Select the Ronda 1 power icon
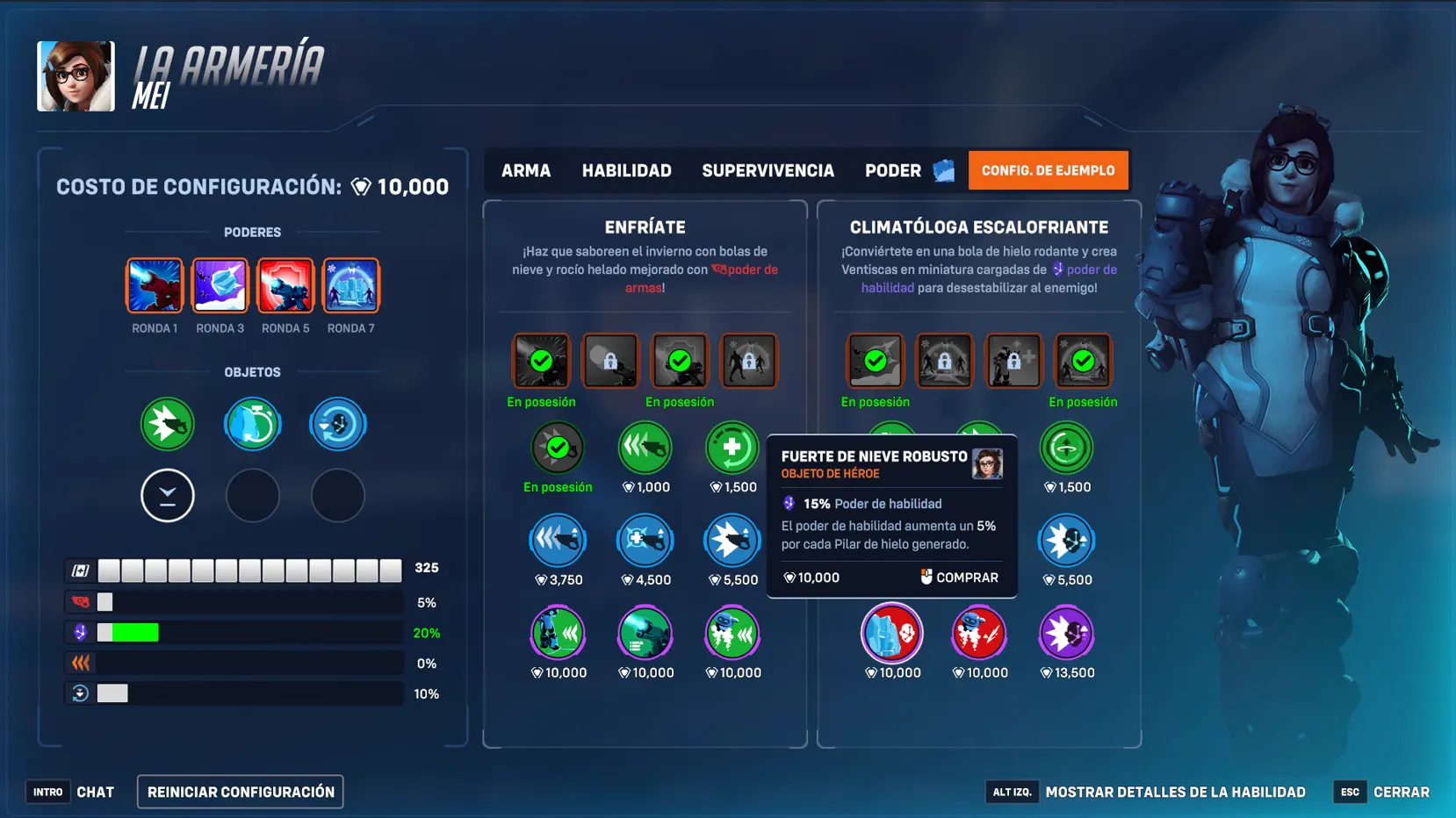The width and height of the screenshot is (1456, 818). (154, 285)
